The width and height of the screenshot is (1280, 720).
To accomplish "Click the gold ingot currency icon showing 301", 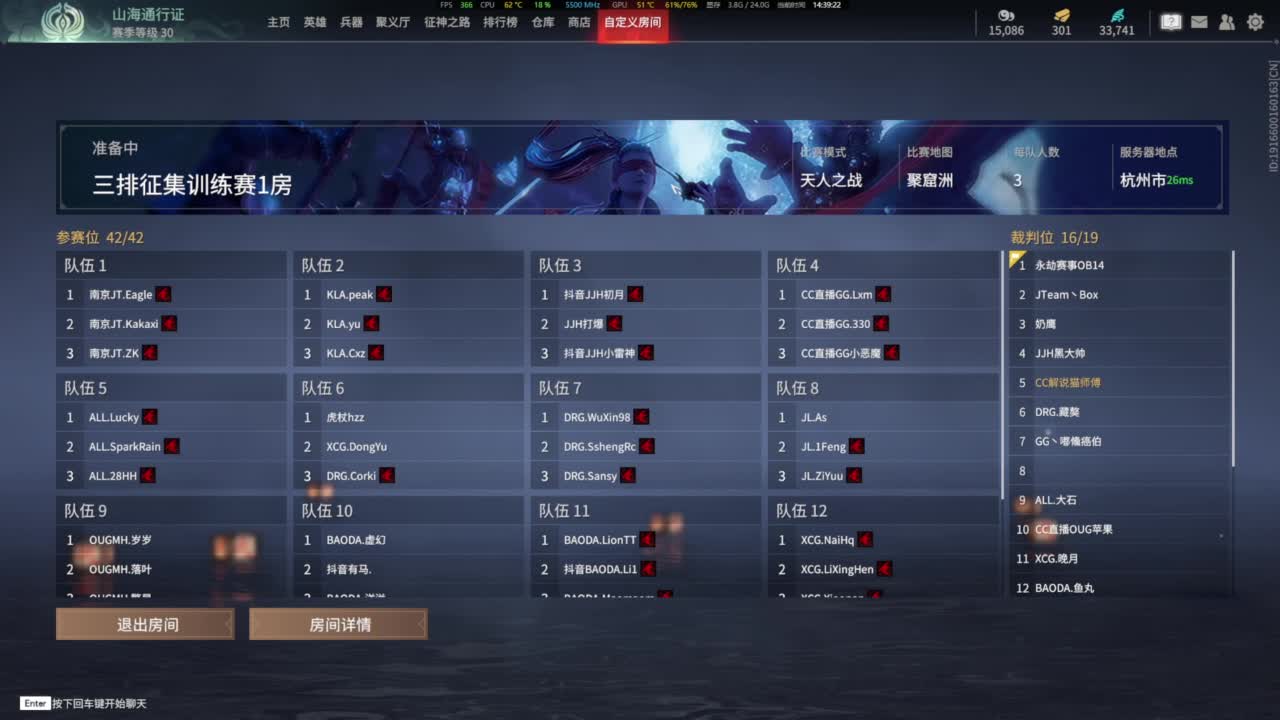I will tap(1060, 16).
